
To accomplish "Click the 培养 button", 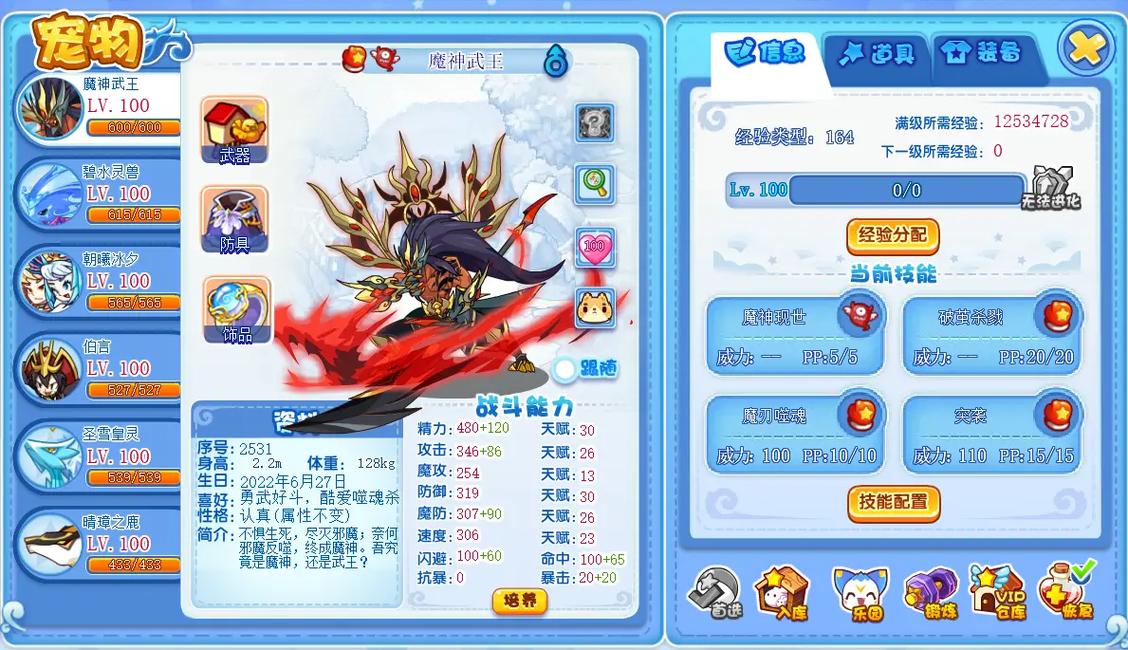I will 520,600.
